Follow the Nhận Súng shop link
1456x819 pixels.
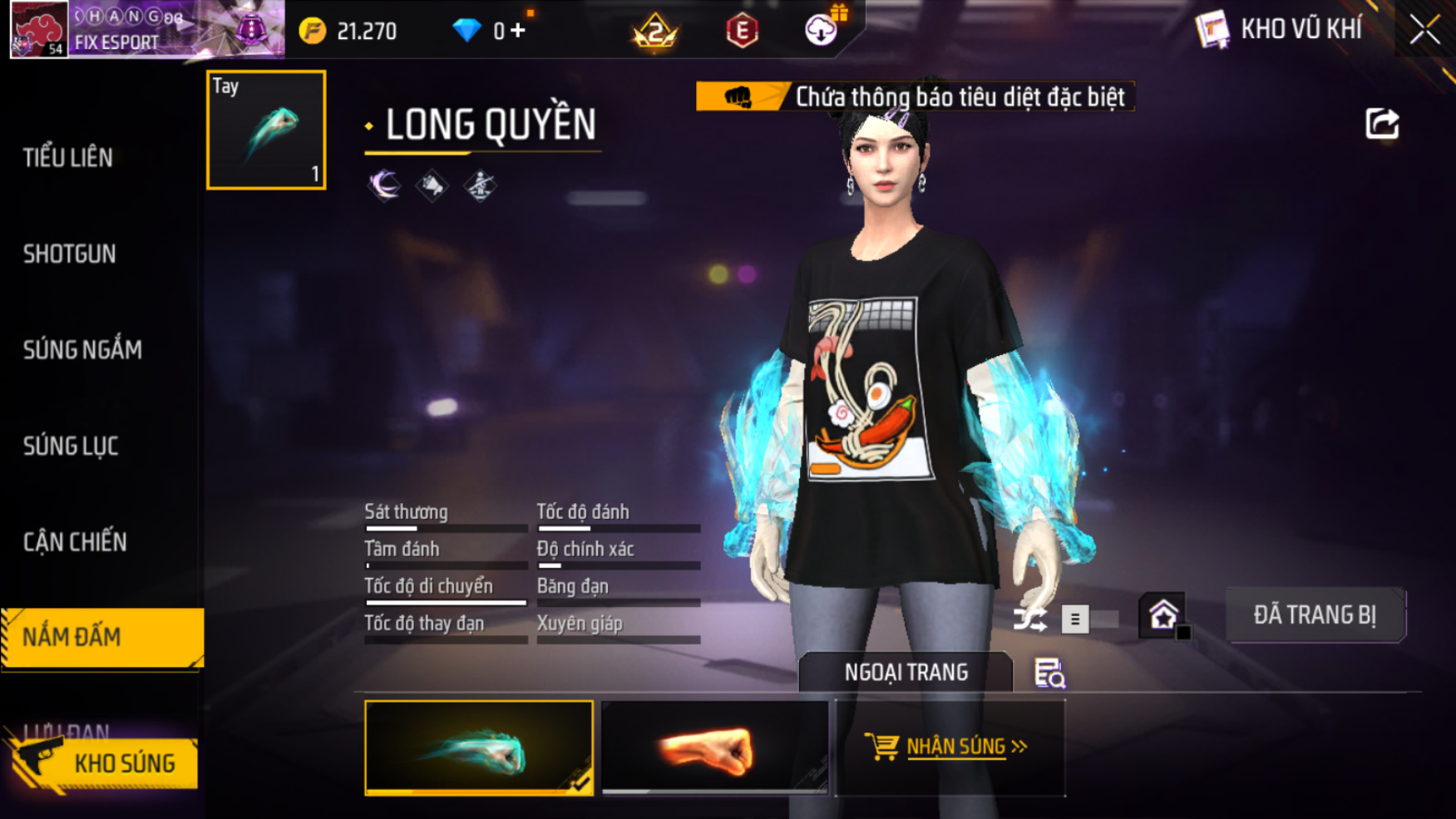coord(950,747)
